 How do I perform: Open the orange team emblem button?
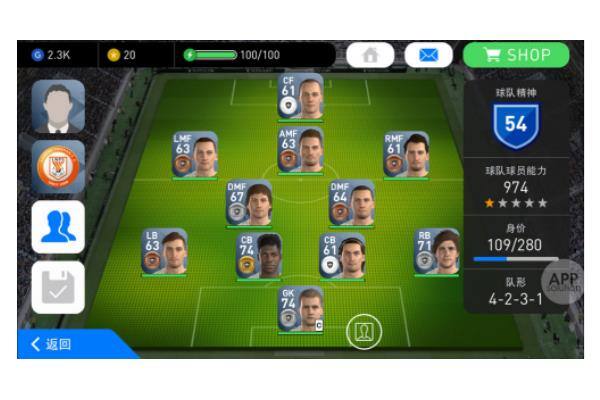[x=58, y=166]
